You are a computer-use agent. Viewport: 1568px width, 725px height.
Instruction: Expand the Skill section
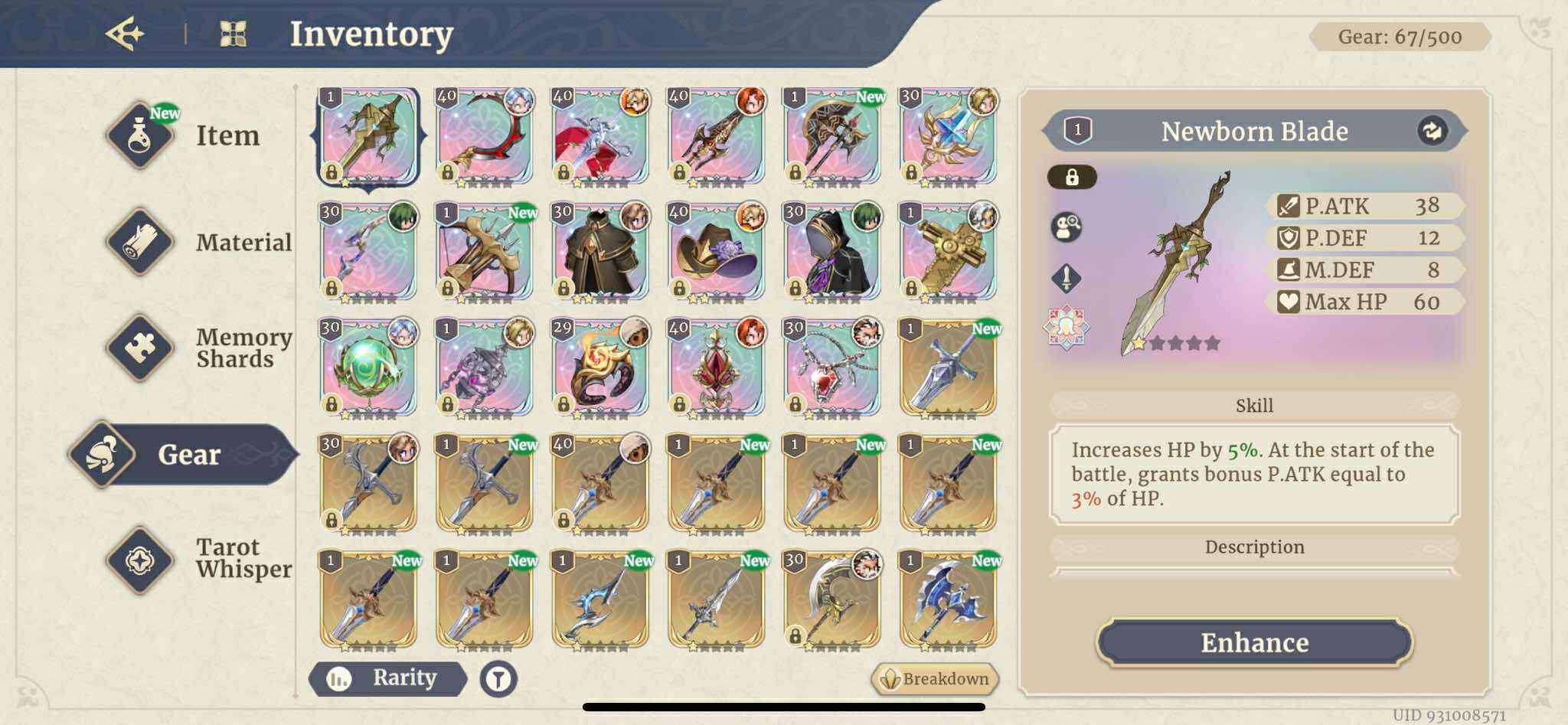coord(1254,405)
